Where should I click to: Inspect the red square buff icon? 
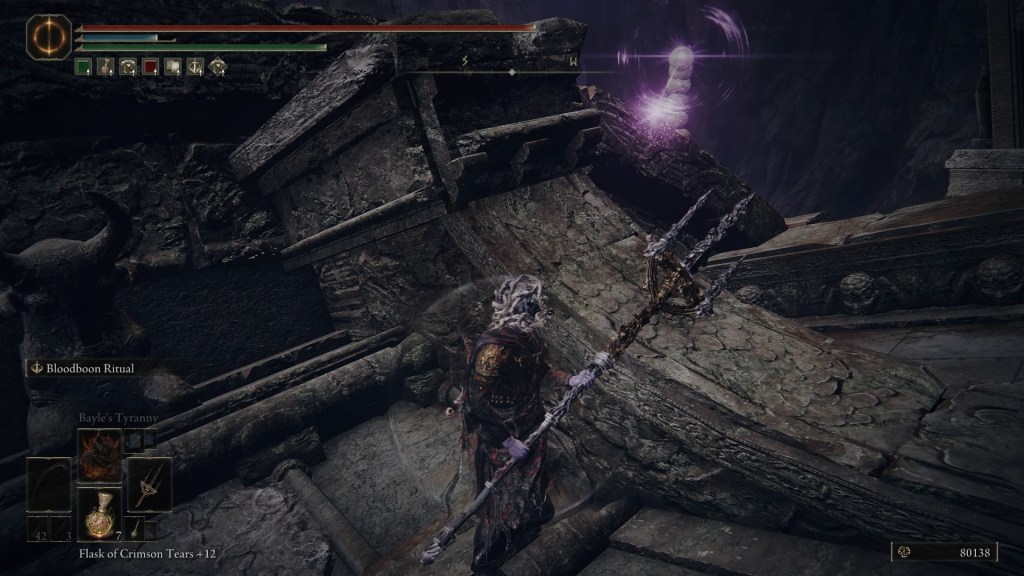pos(150,68)
